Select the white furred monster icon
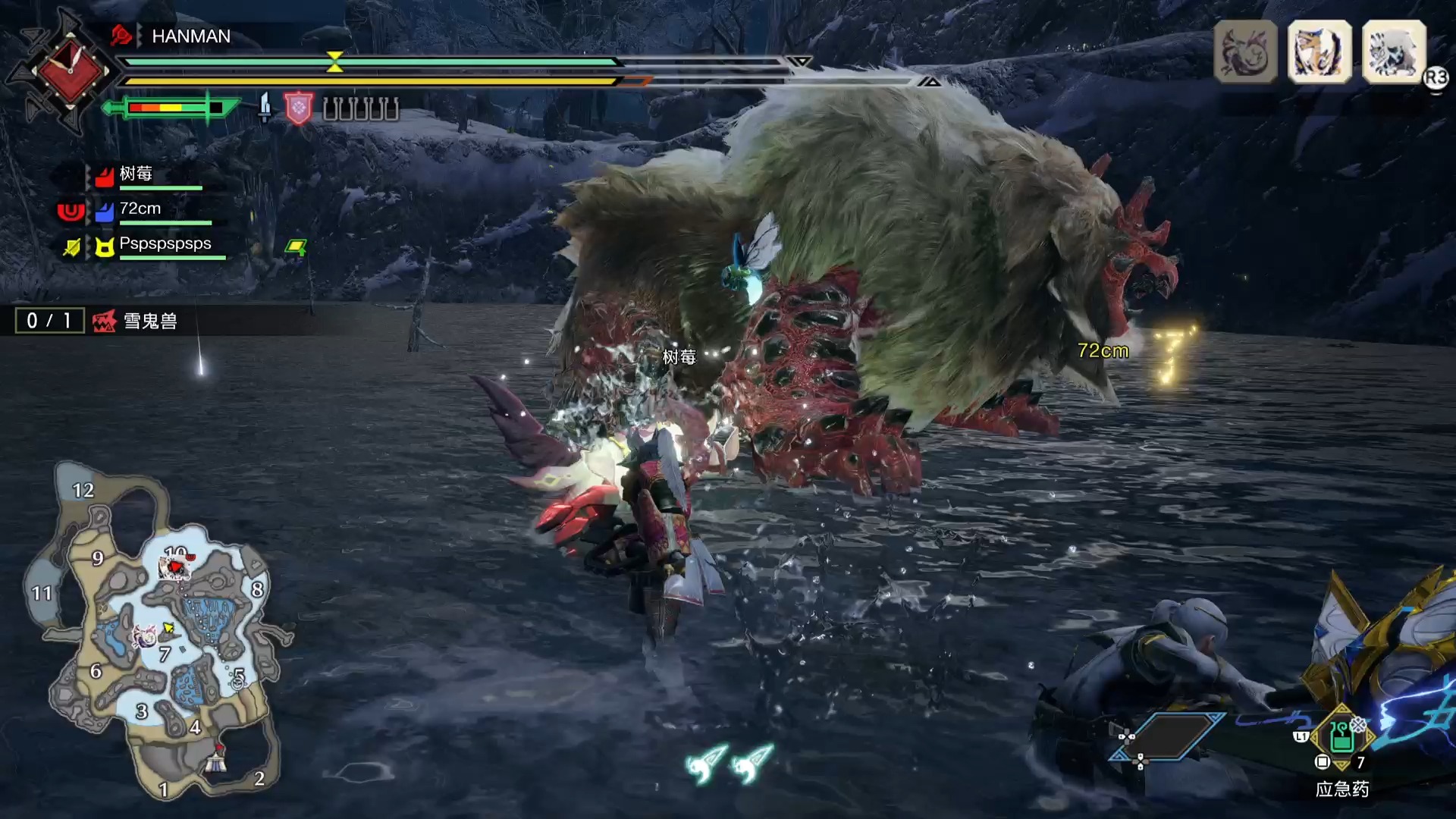1456x819 pixels. [1394, 52]
